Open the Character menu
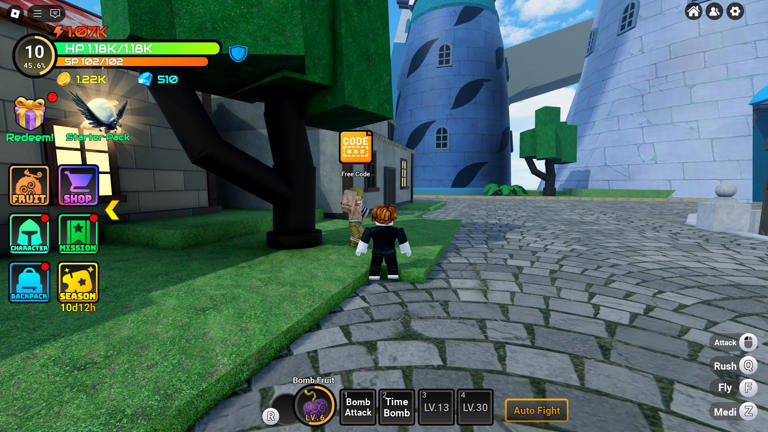 tap(29, 234)
